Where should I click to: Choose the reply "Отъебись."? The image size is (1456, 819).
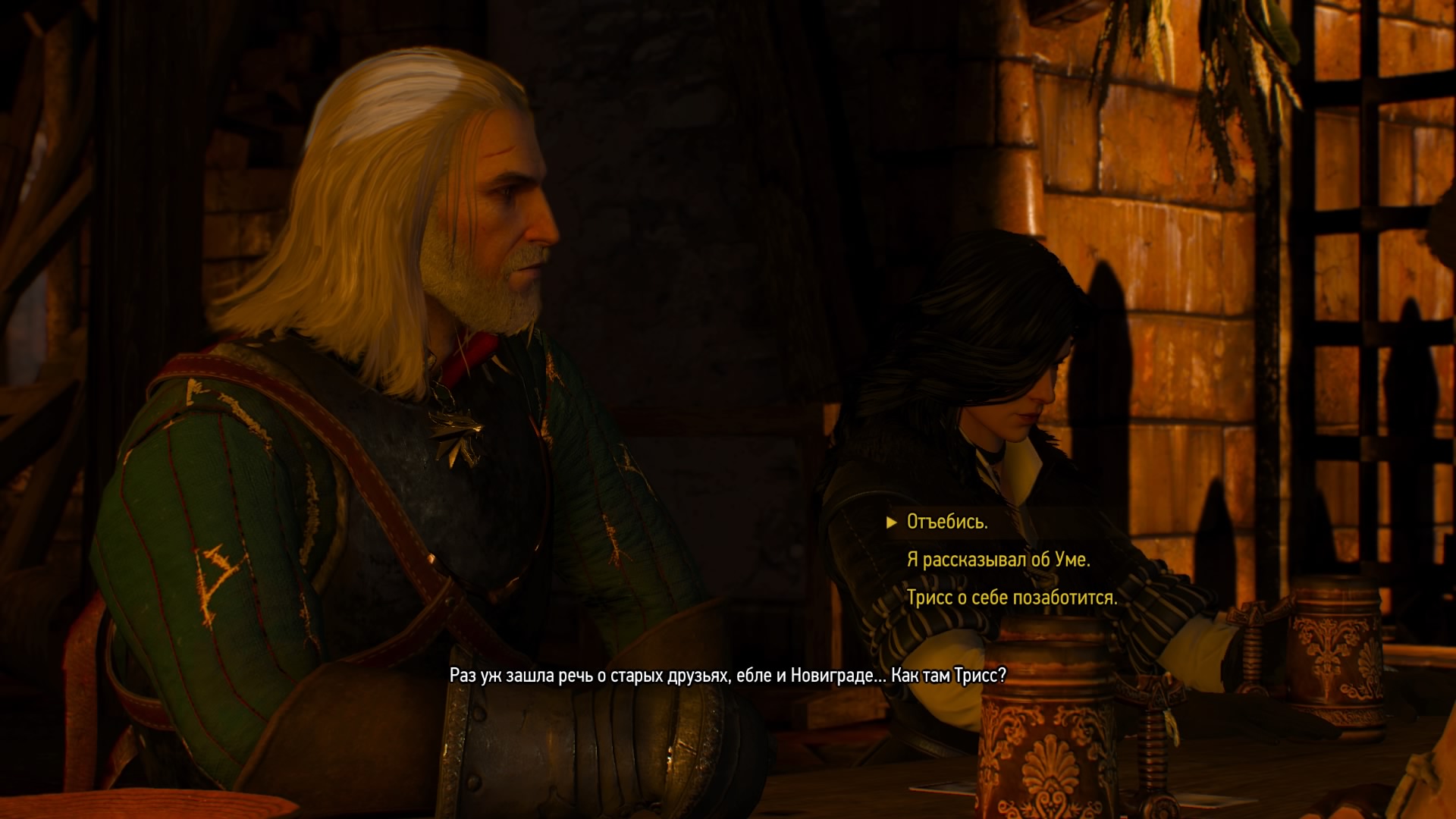click(x=947, y=522)
